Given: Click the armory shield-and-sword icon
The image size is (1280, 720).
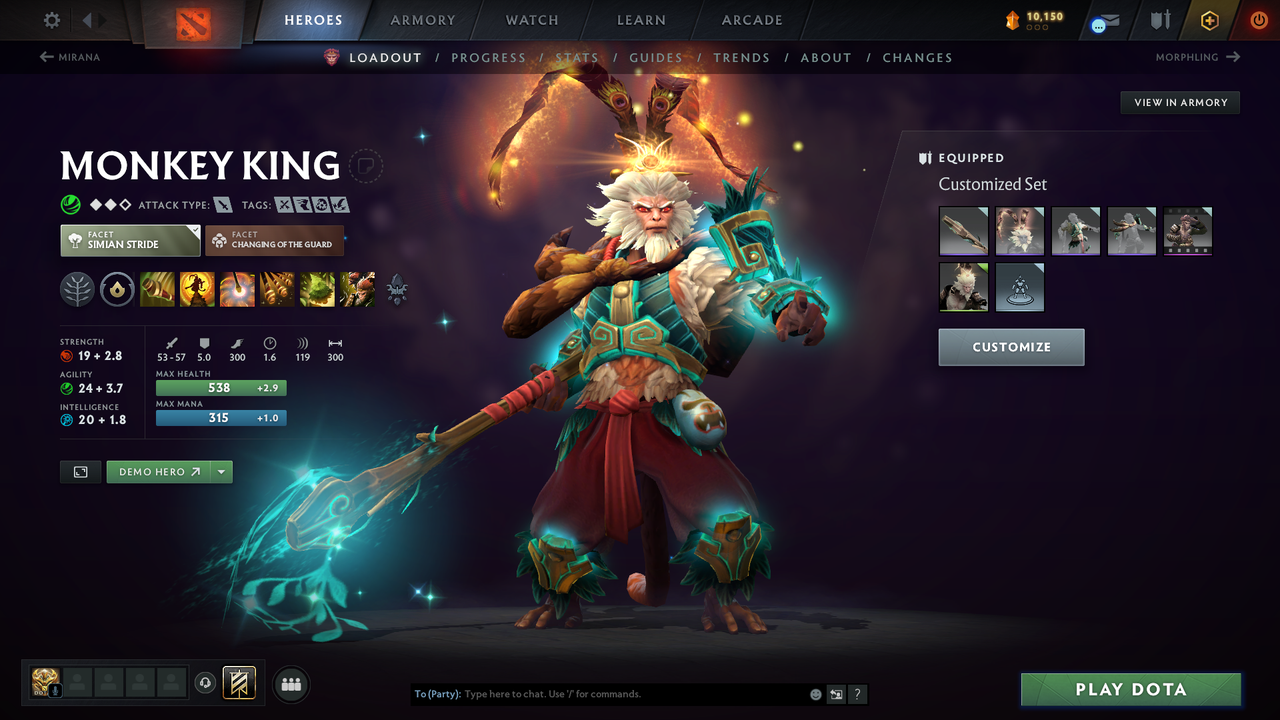Looking at the screenshot, I should pyautogui.click(x=1161, y=20).
